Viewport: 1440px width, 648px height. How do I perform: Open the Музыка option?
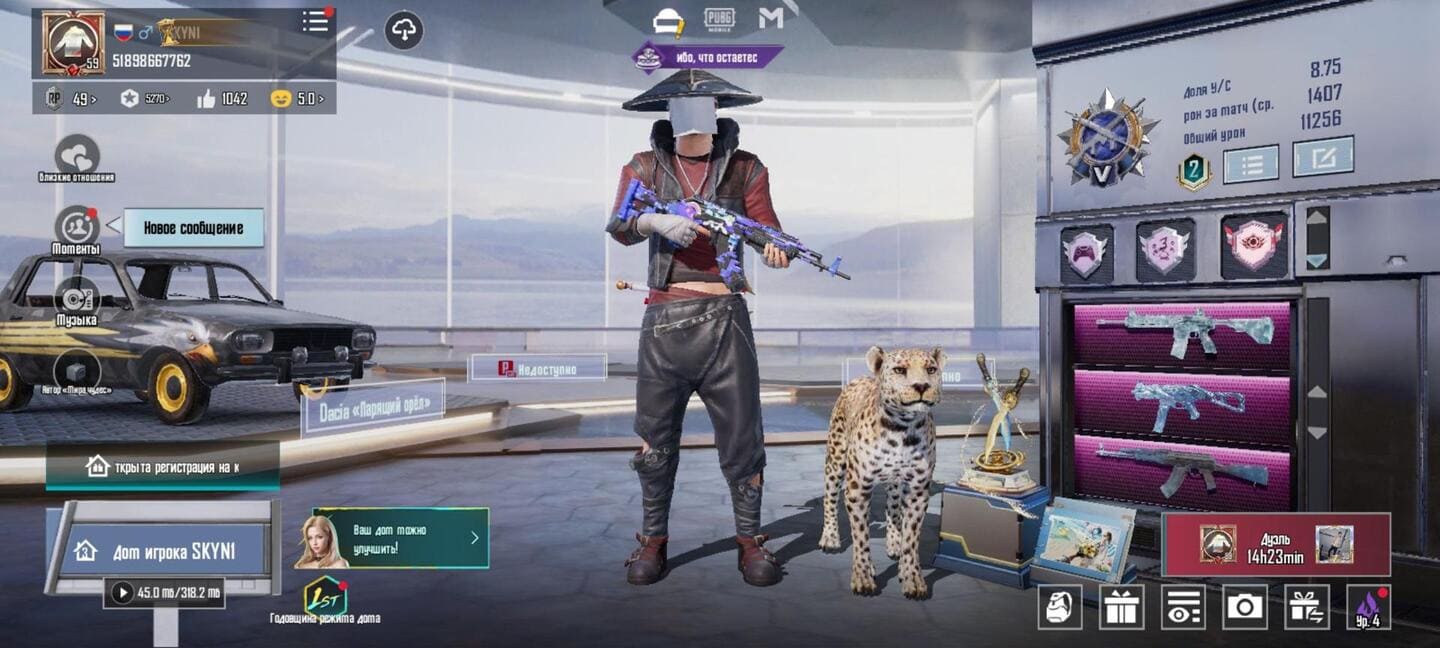[x=77, y=299]
